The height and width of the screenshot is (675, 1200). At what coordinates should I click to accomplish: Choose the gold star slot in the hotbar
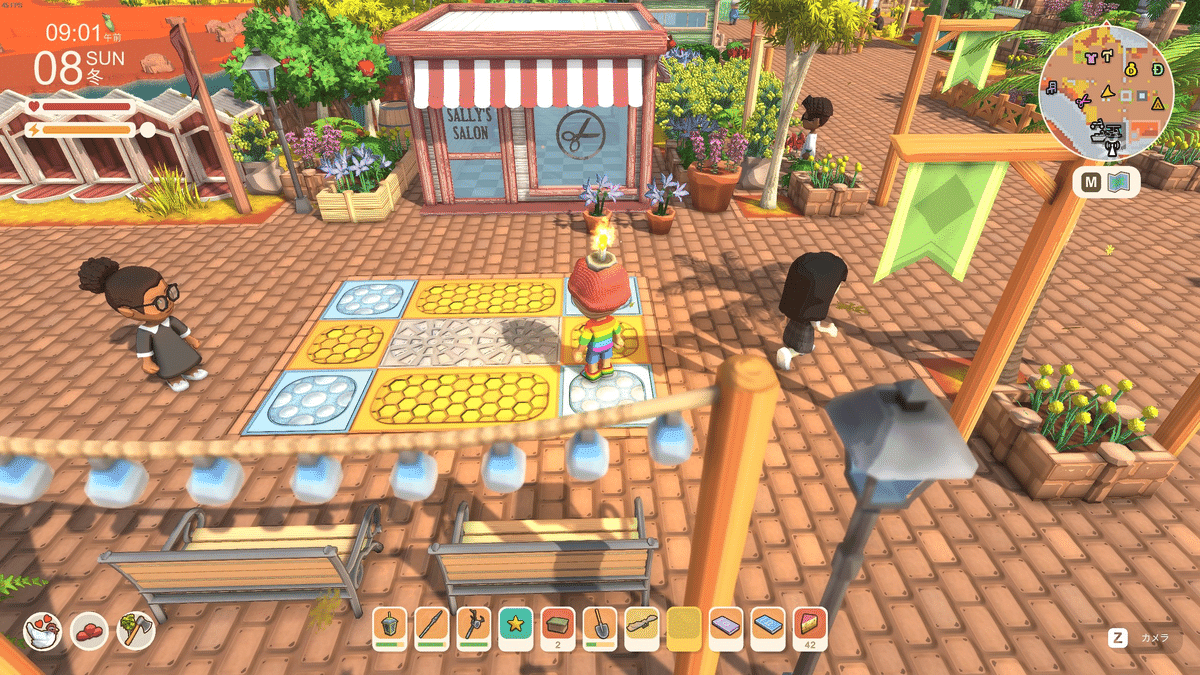pos(516,628)
